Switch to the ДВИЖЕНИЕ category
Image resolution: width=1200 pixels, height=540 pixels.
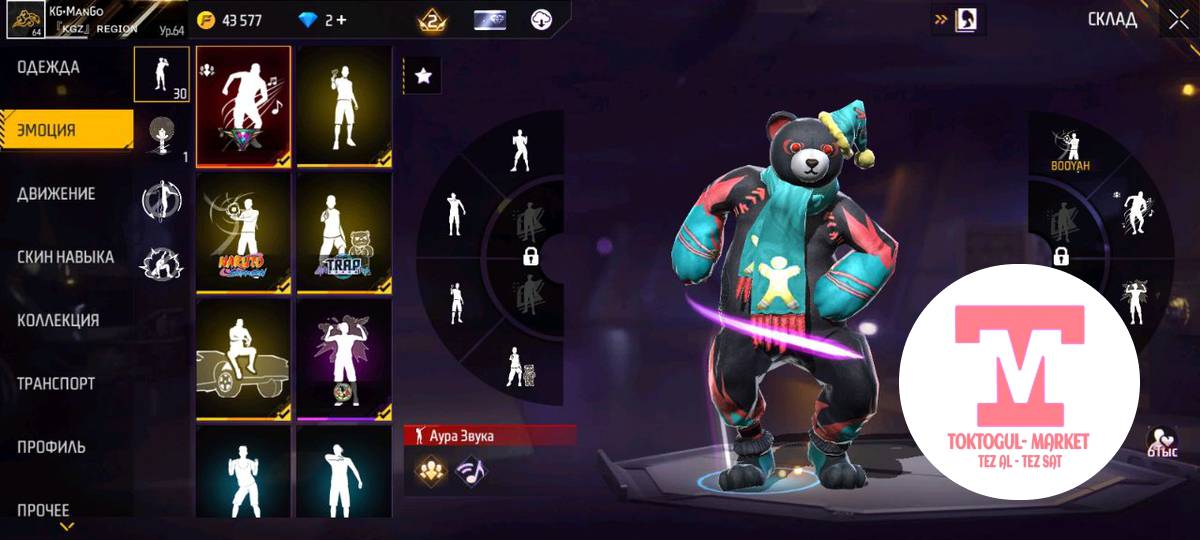(x=56, y=194)
